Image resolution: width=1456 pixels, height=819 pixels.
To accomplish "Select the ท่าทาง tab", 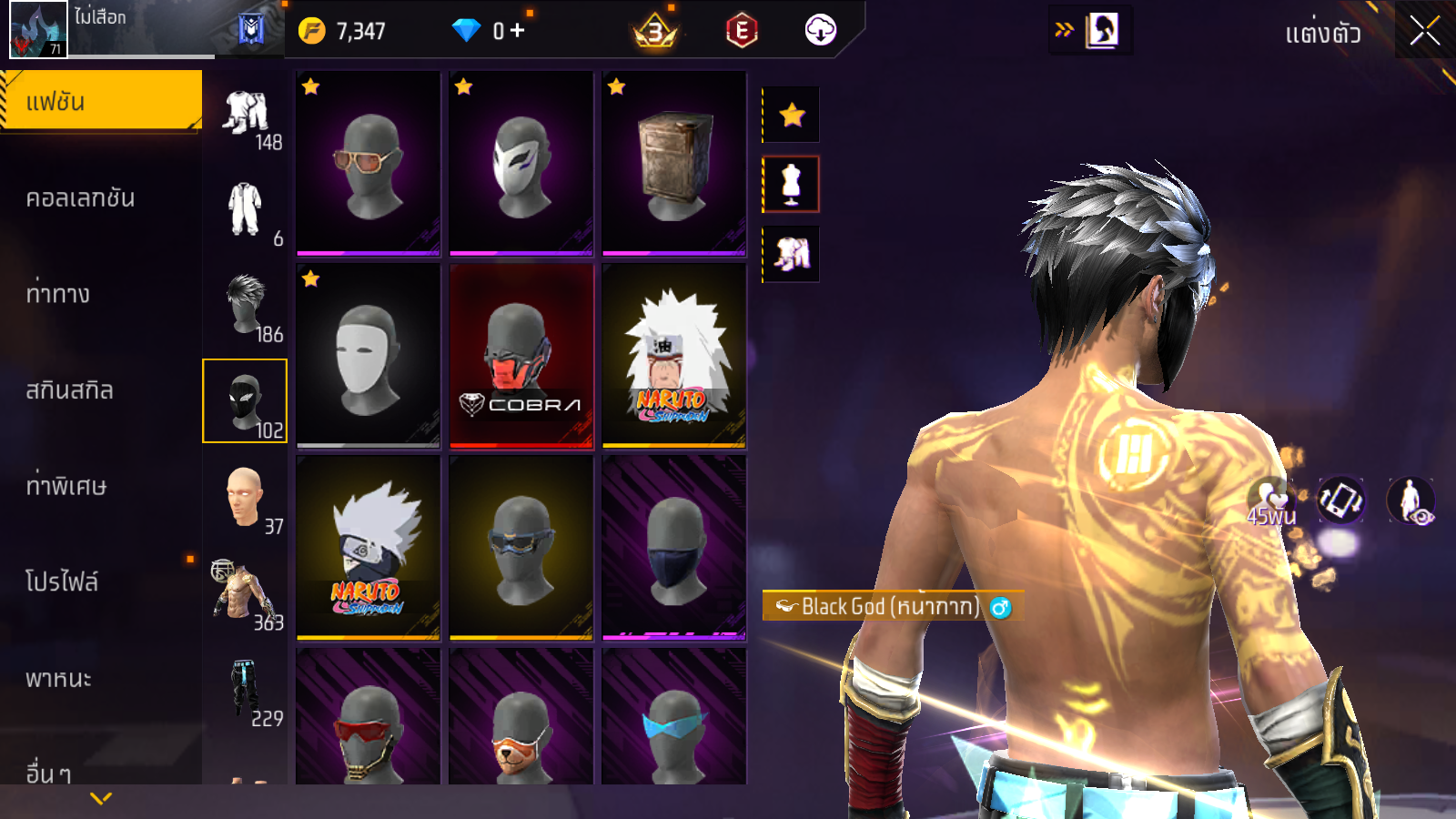I will (x=58, y=294).
